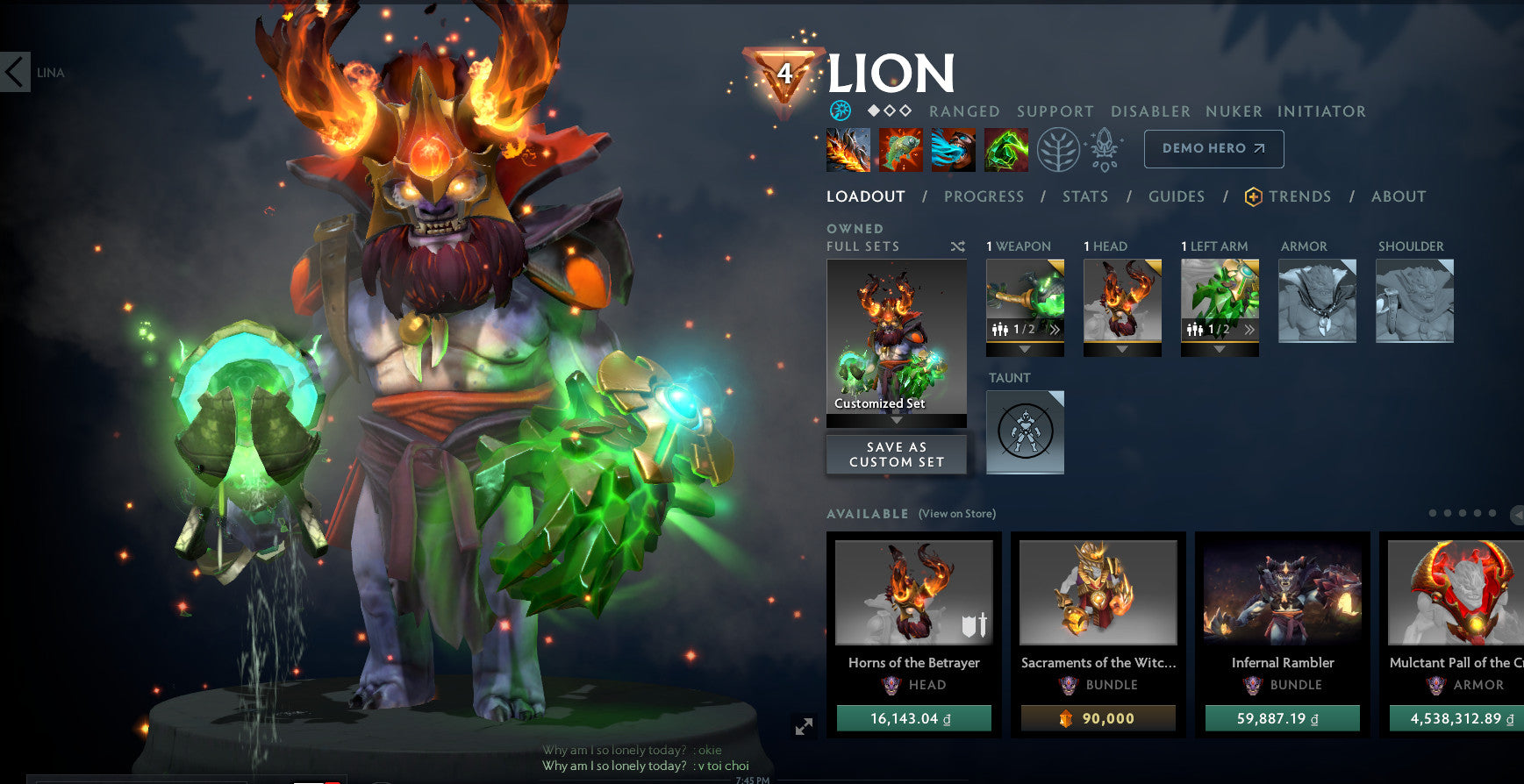Expand the Head slot dropdown arrow

click(x=1122, y=351)
